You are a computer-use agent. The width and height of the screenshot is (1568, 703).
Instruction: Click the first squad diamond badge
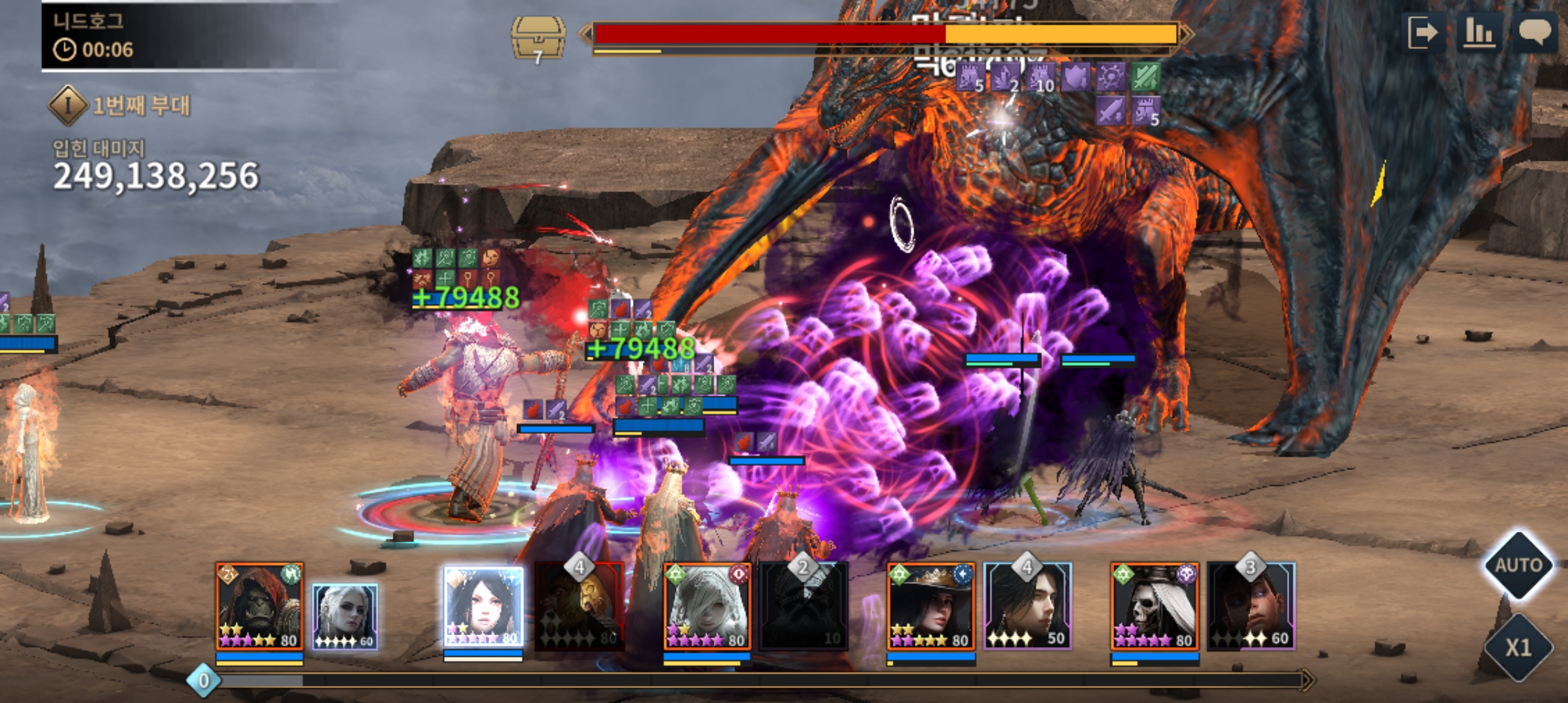[68, 105]
